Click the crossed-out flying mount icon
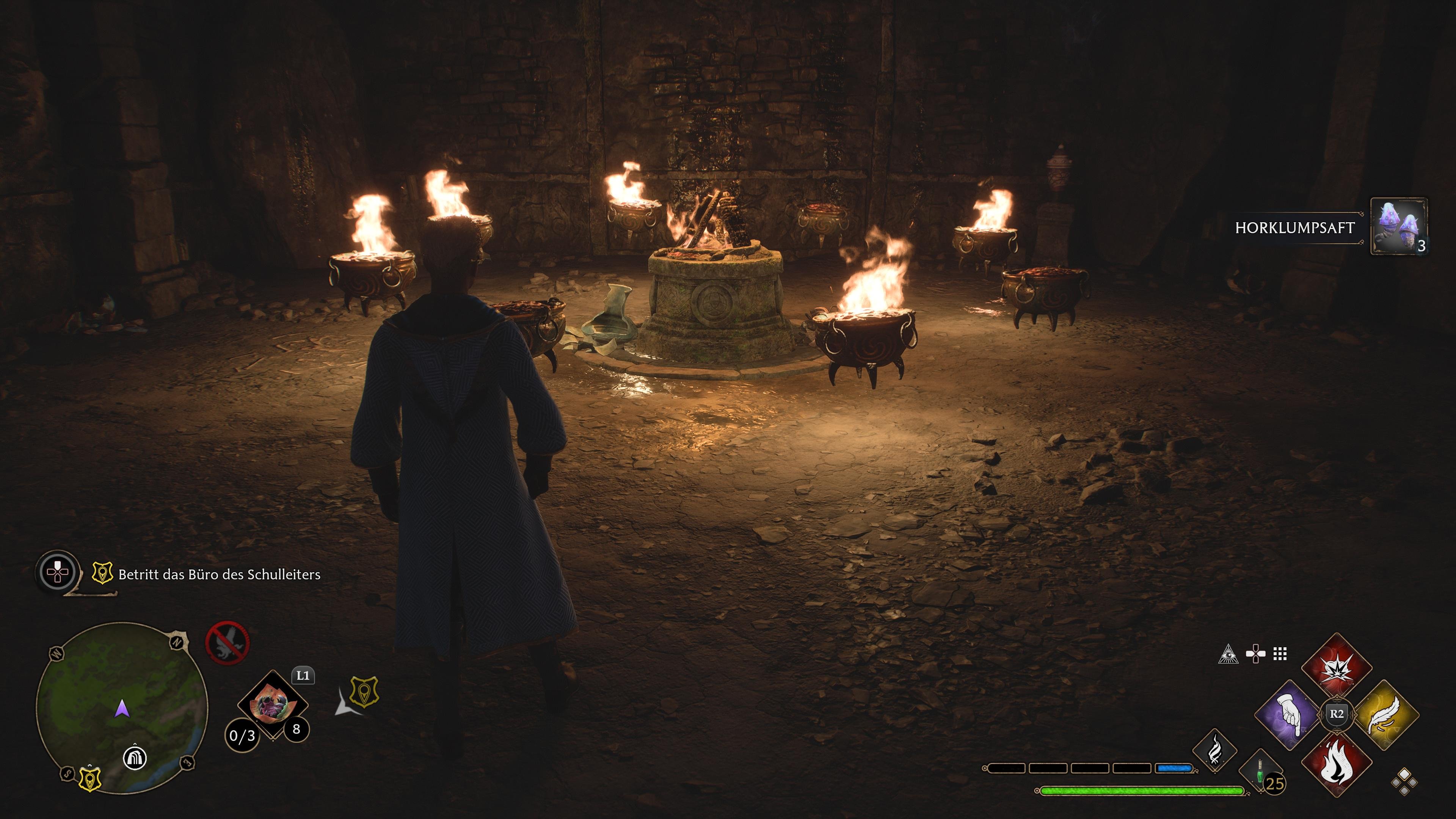Screen dimensions: 1456x819 click(227, 643)
